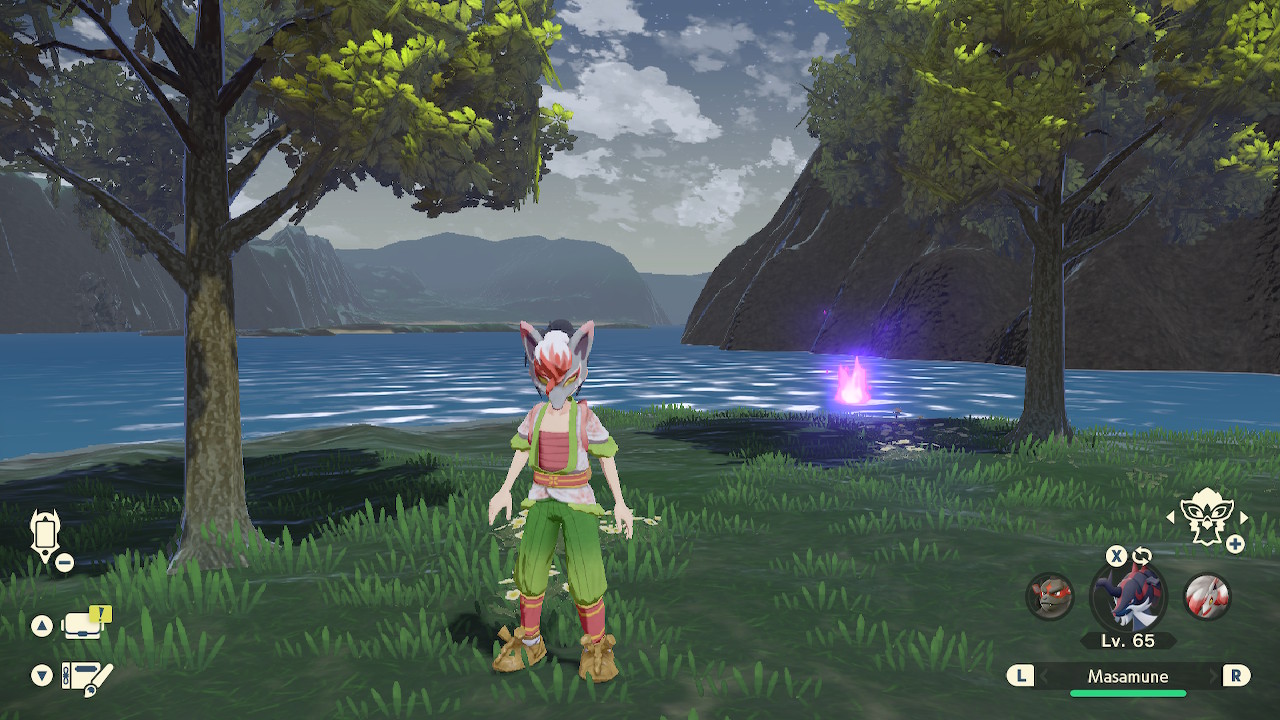Toggle the swap arrows icon above Samurott
The image size is (1280, 720).
click(x=1143, y=556)
